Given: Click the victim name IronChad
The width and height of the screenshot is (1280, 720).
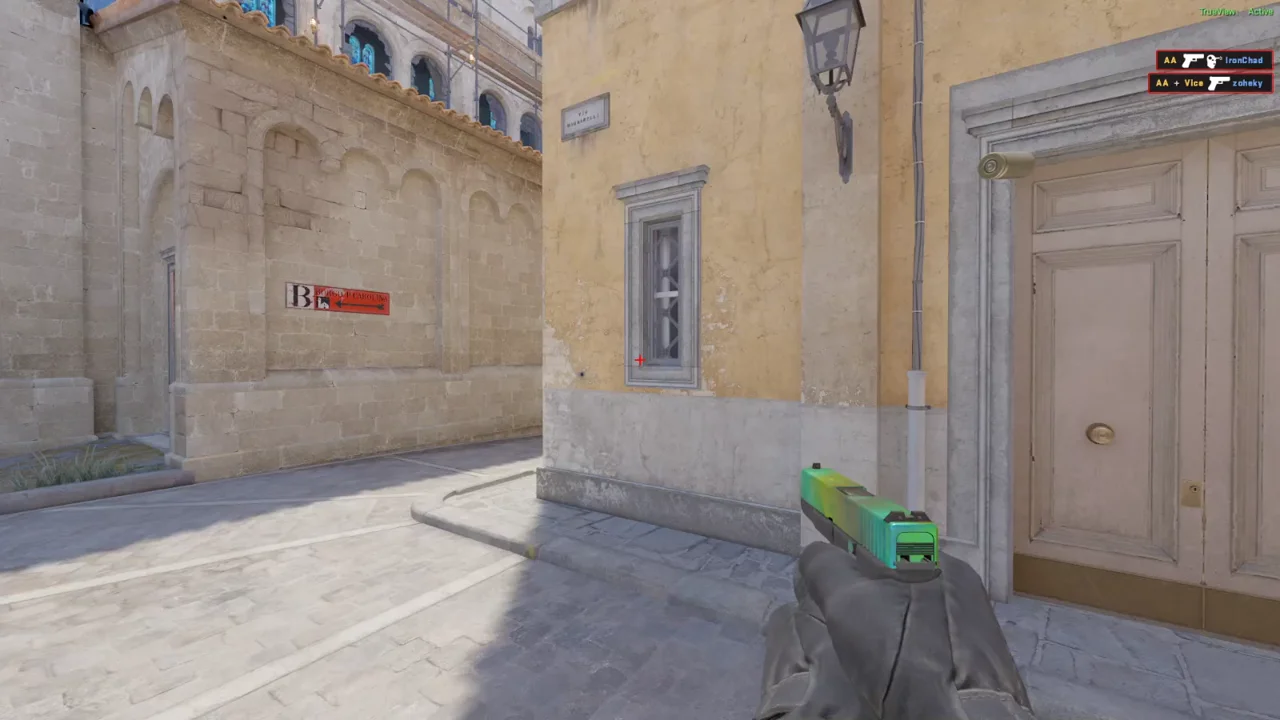Looking at the screenshot, I should point(1243,60).
